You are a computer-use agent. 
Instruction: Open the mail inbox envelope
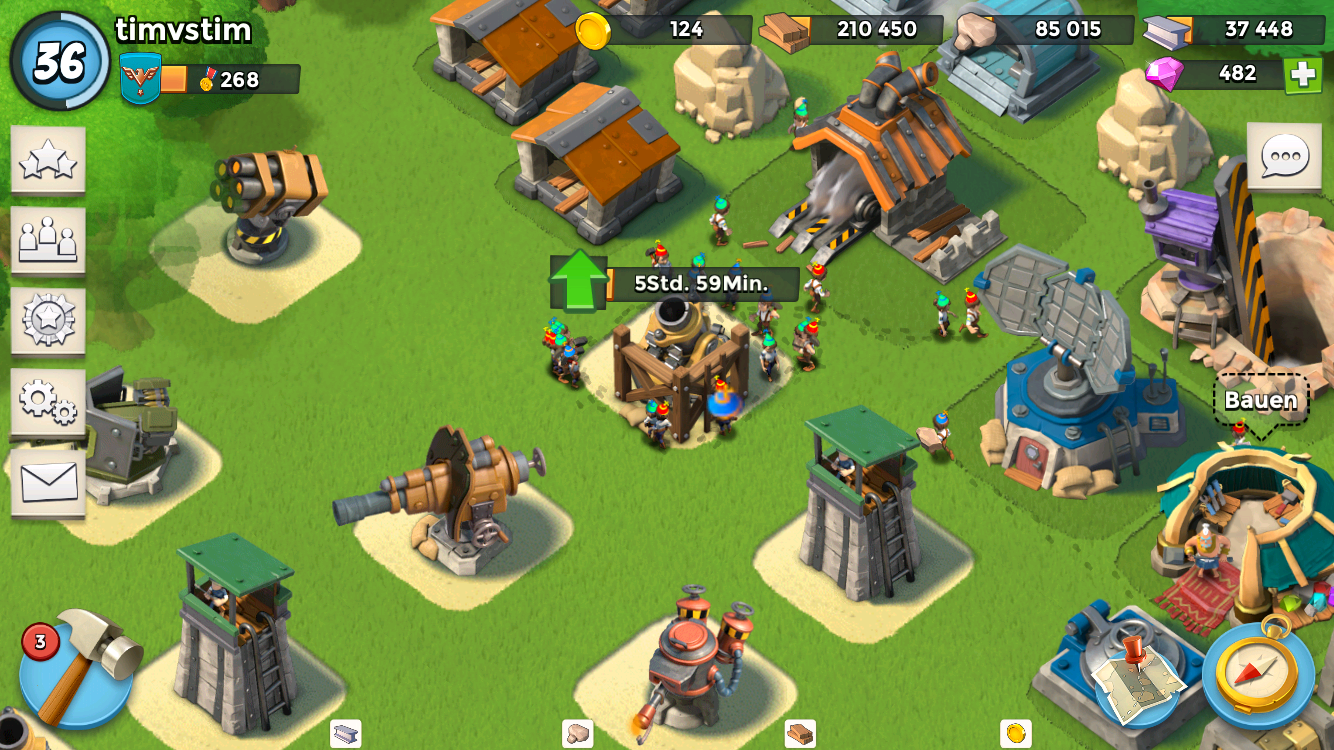[x=48, y=483]
